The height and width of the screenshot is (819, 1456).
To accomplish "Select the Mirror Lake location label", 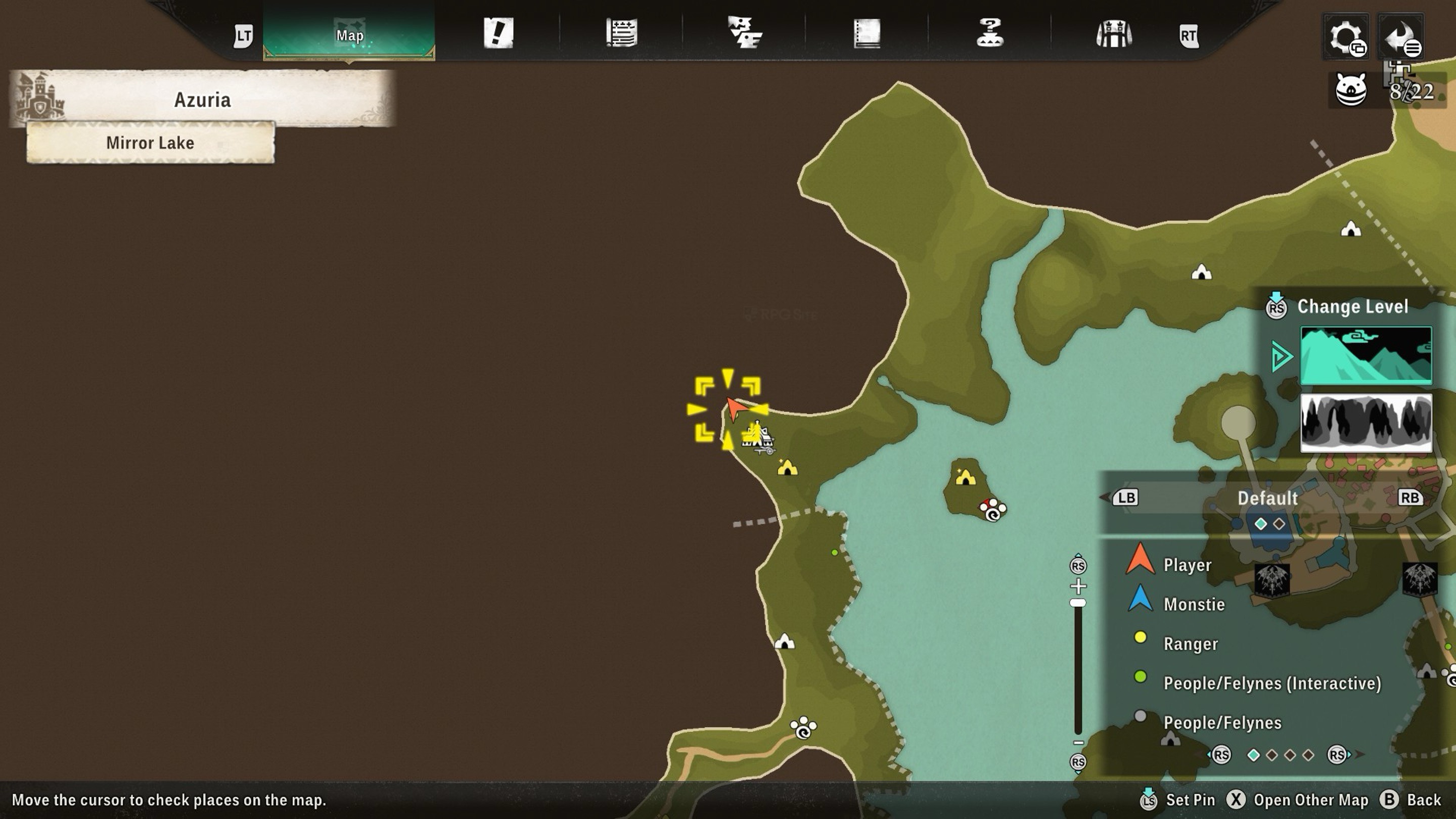I will point(150,143).
